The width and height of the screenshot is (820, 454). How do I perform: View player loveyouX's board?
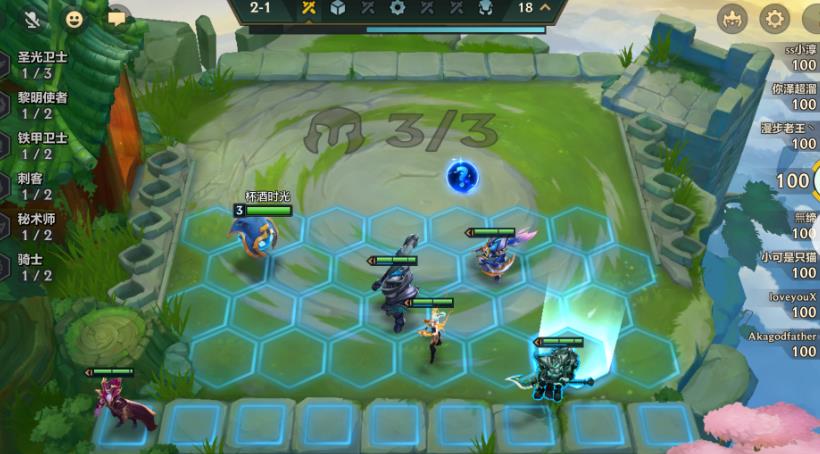click(791, 304)
